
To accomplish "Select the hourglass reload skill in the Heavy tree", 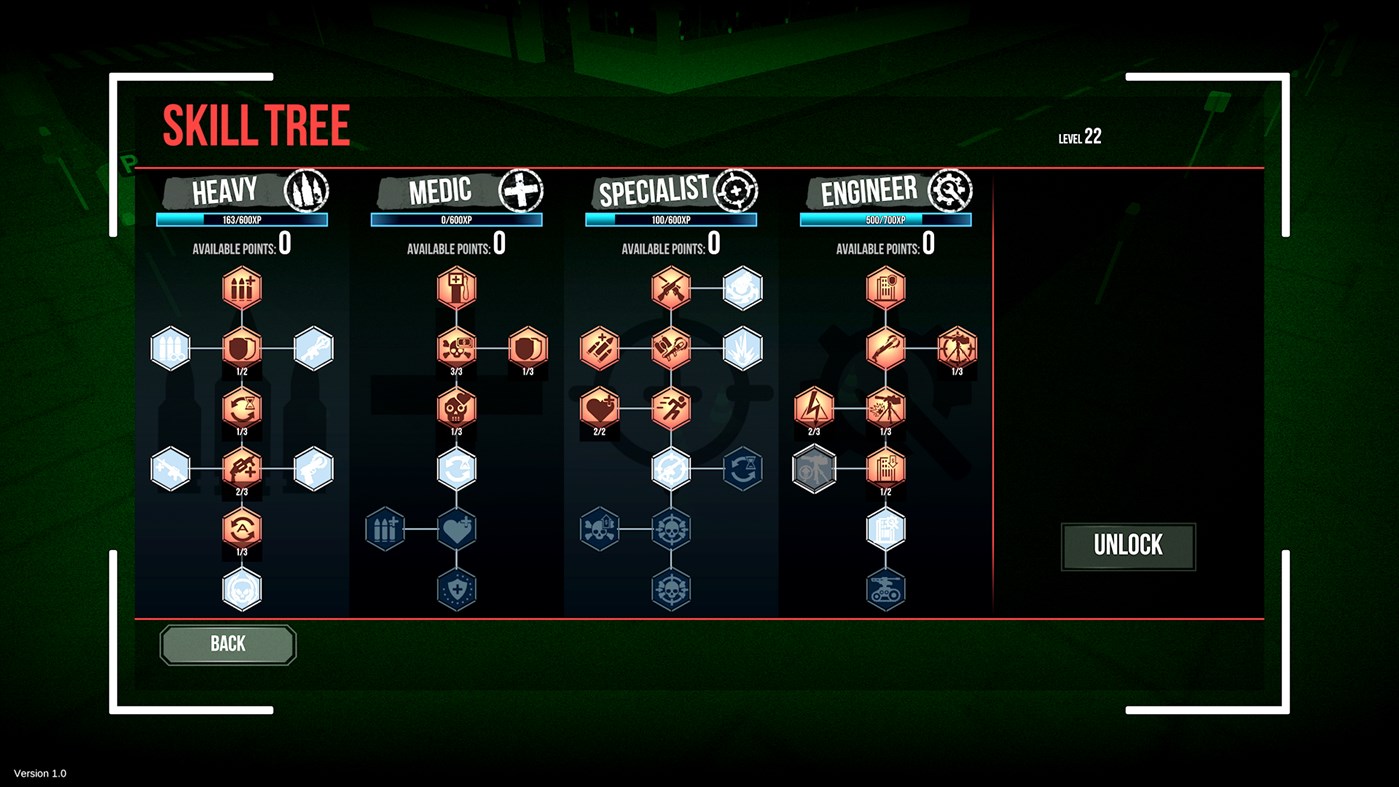I will pyautogui.click(x=241, y=408).
